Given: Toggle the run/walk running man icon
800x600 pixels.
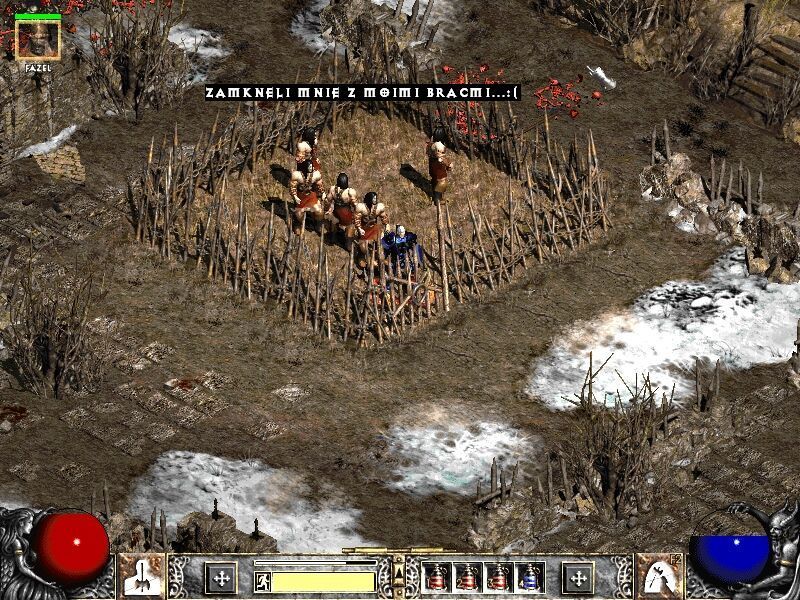Looking at the screenshot, I should (x=263, y=581).
